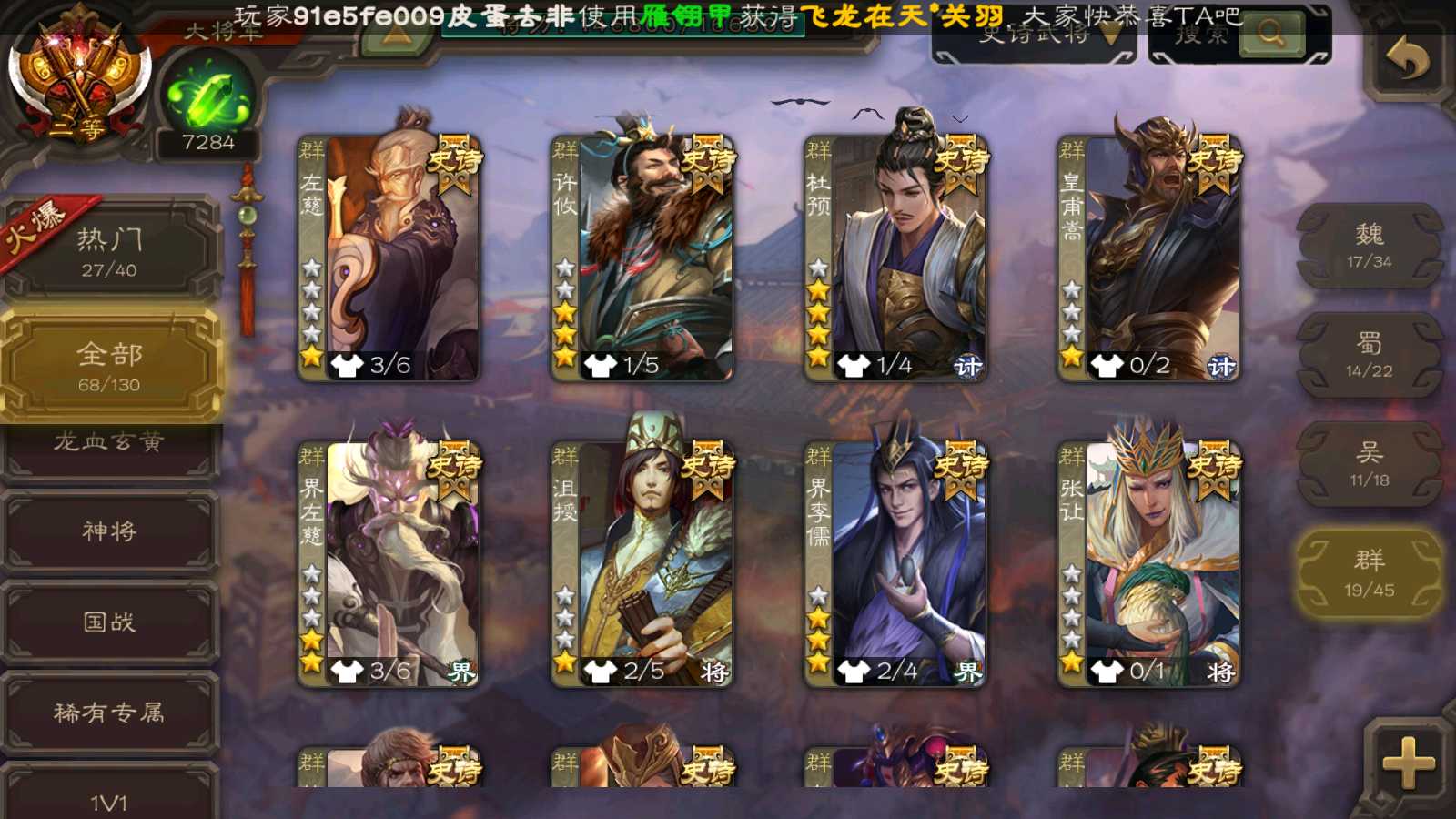The width and height of the screenshot is (1456, 819).
Task: Show the 神将 category
Action: pos(109,531)
